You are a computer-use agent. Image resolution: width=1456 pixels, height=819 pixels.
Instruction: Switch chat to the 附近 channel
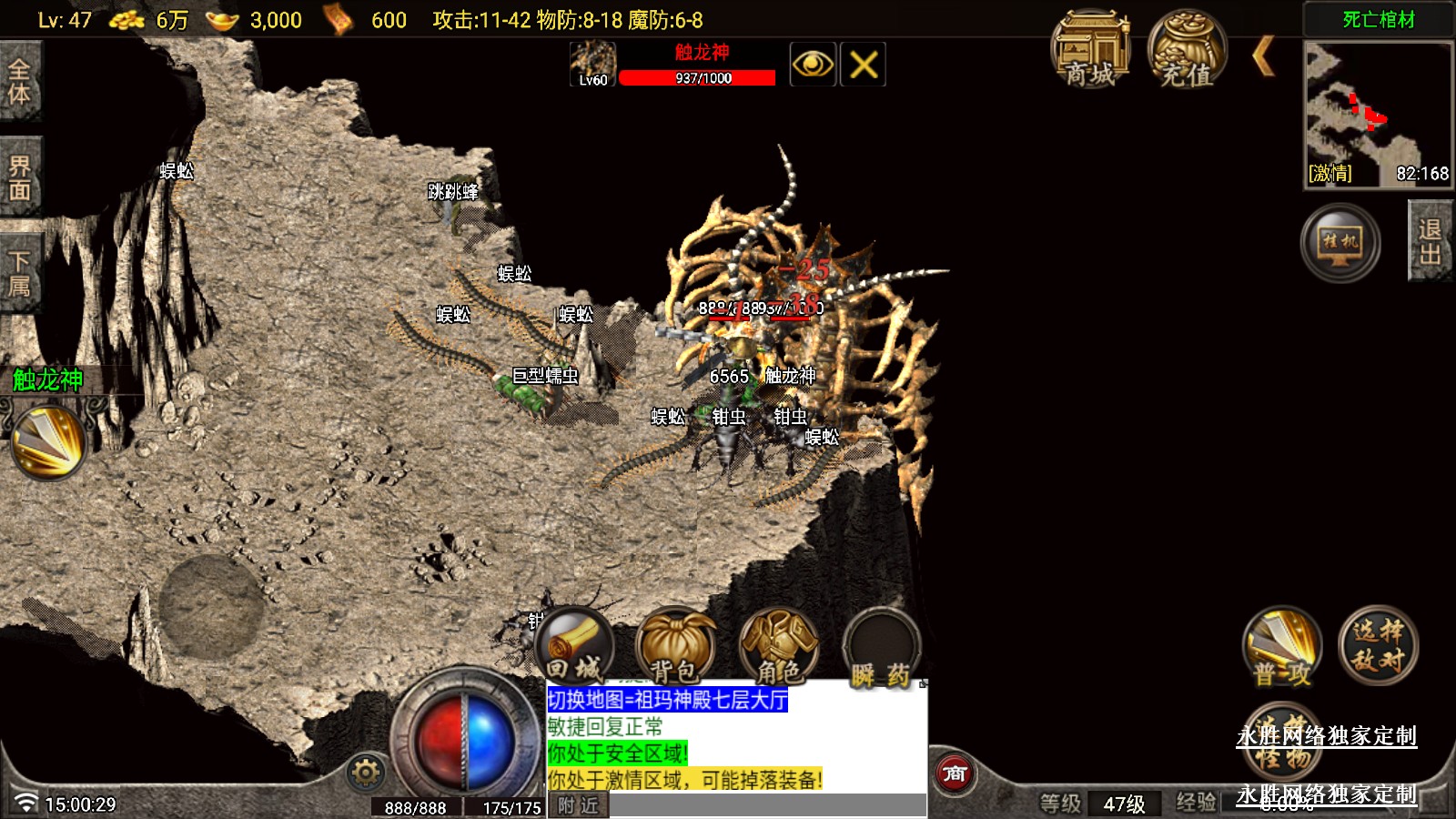tap(578, 805)
